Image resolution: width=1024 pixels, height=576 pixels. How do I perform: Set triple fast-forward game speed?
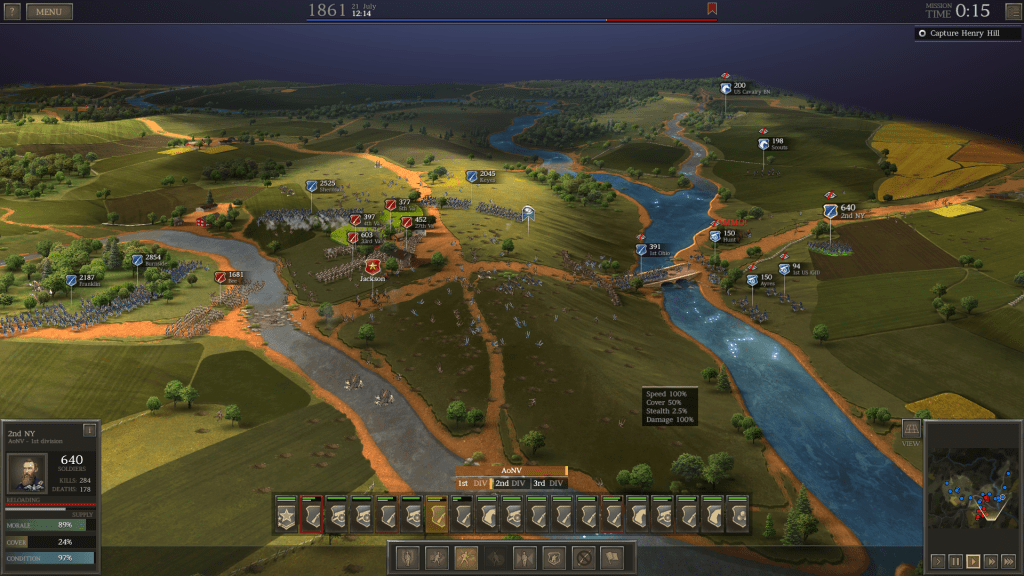(x=1009, y=561)
